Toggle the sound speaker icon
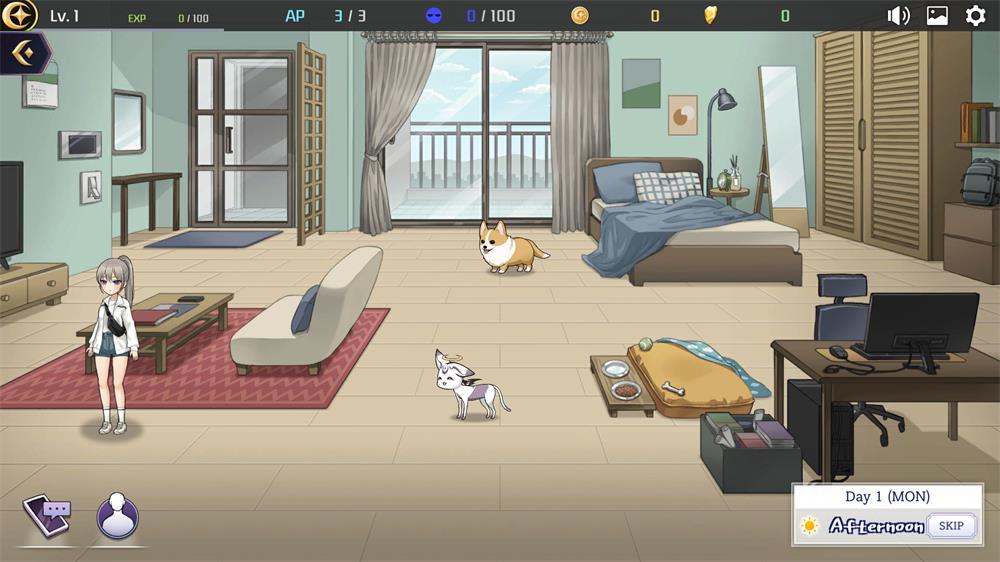 click(x=898, y=15)
